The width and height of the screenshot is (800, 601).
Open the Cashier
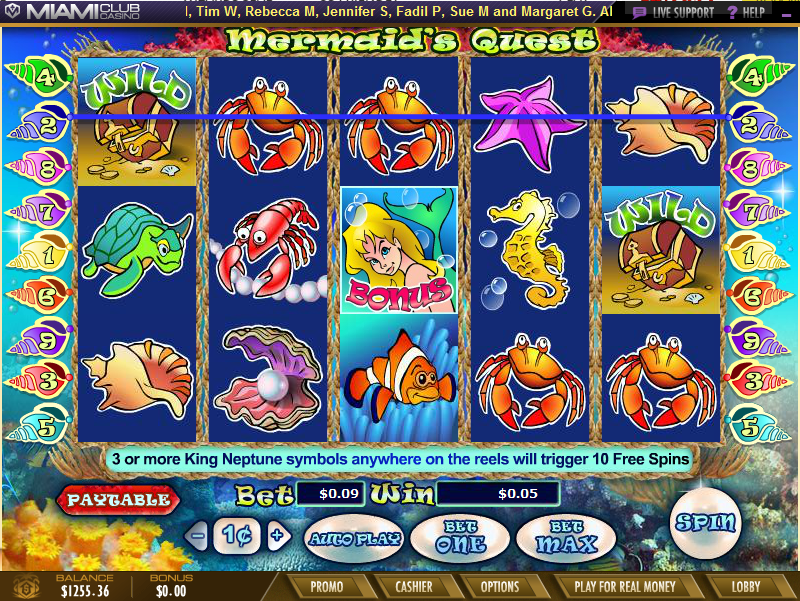pos(413,587)
